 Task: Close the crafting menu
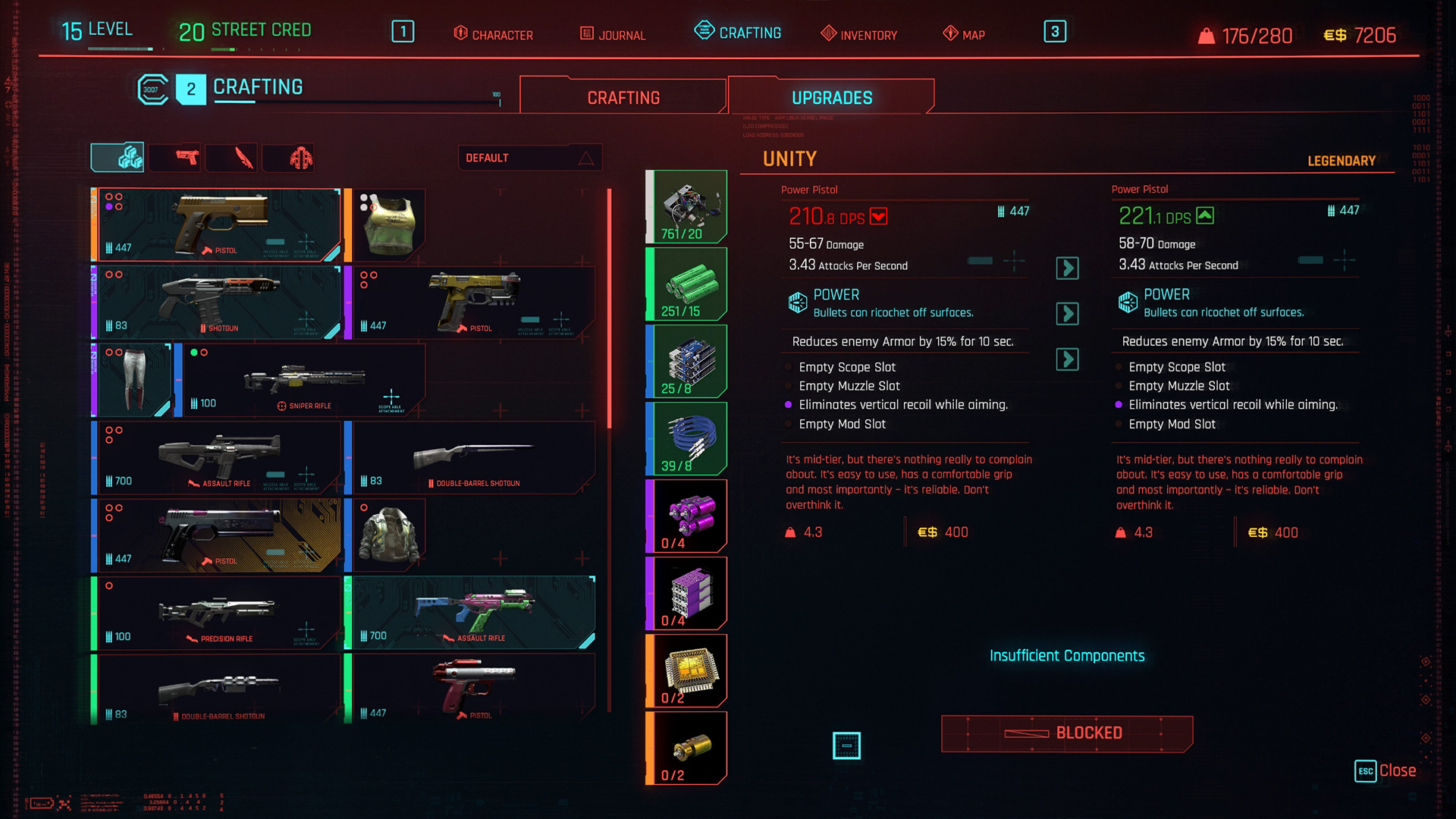(1385, 770)
